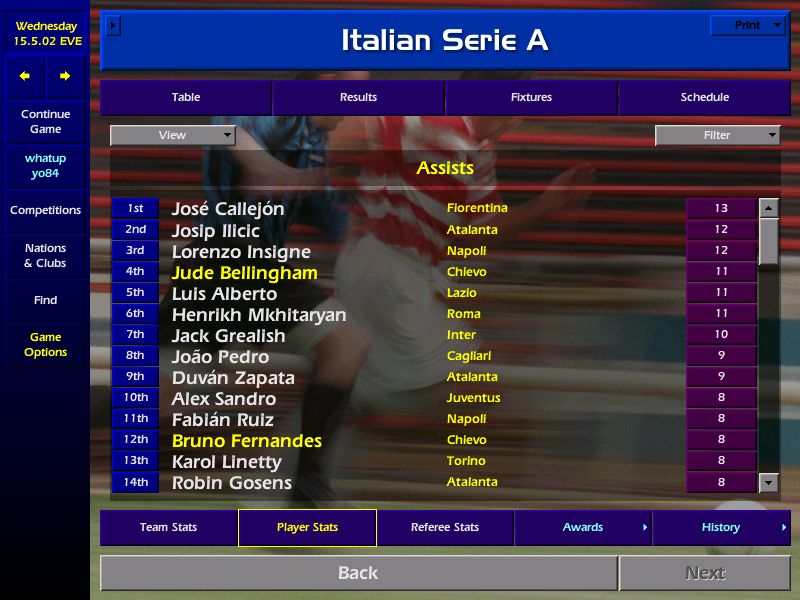Open the Competitions menu

click(x=45, y=211)
